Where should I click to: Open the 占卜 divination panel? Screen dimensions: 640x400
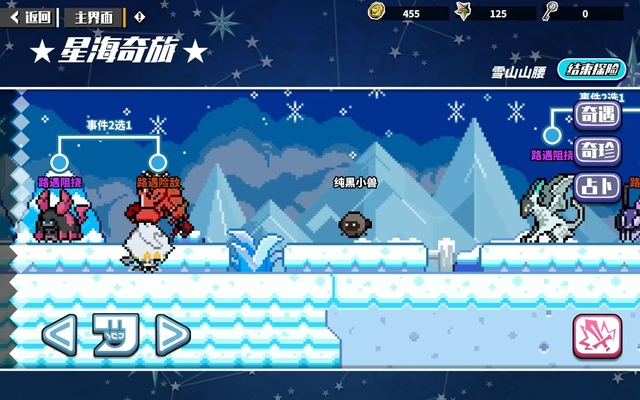(599, 187)
